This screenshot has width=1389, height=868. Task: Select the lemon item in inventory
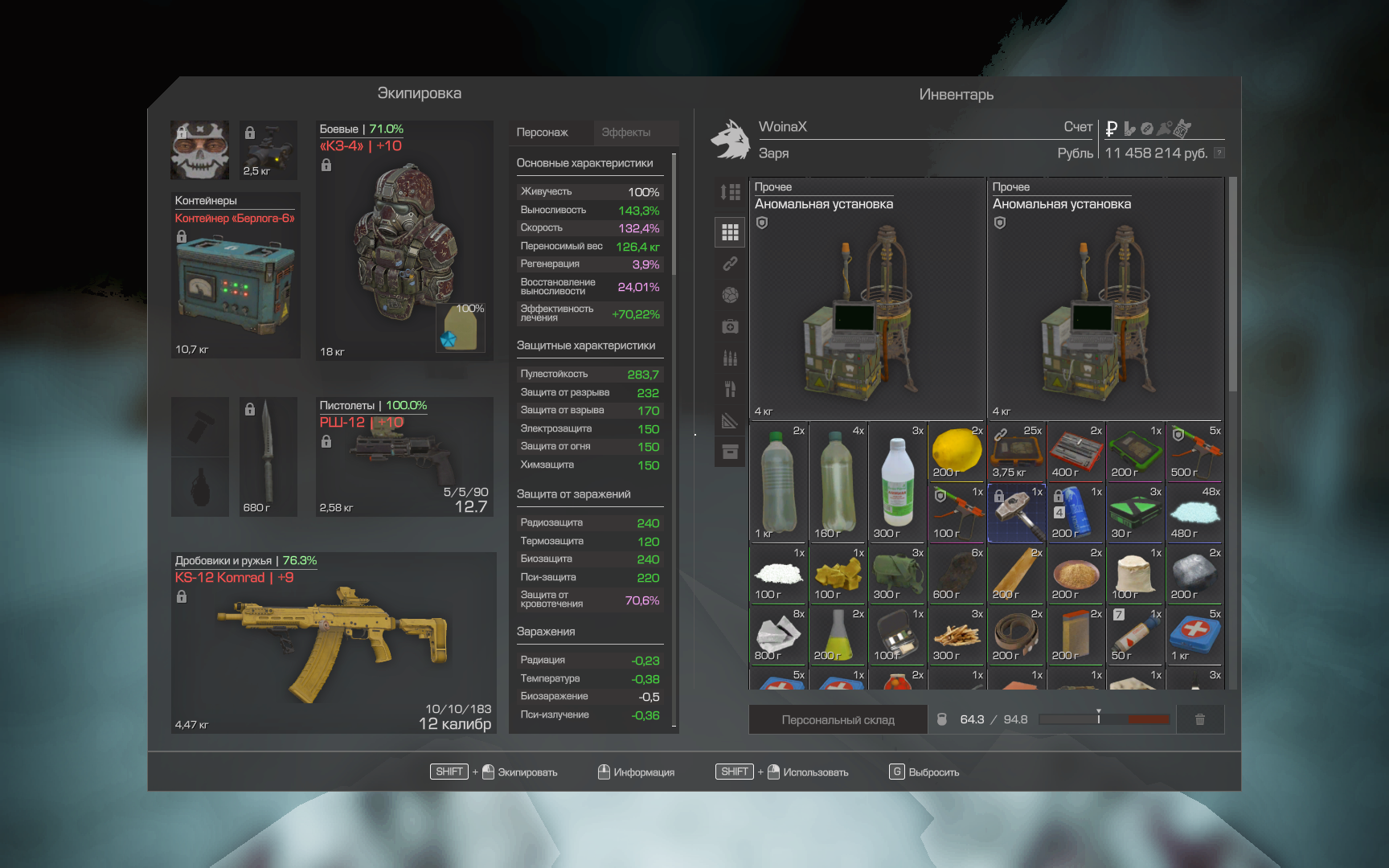click(x=957, y=452)
